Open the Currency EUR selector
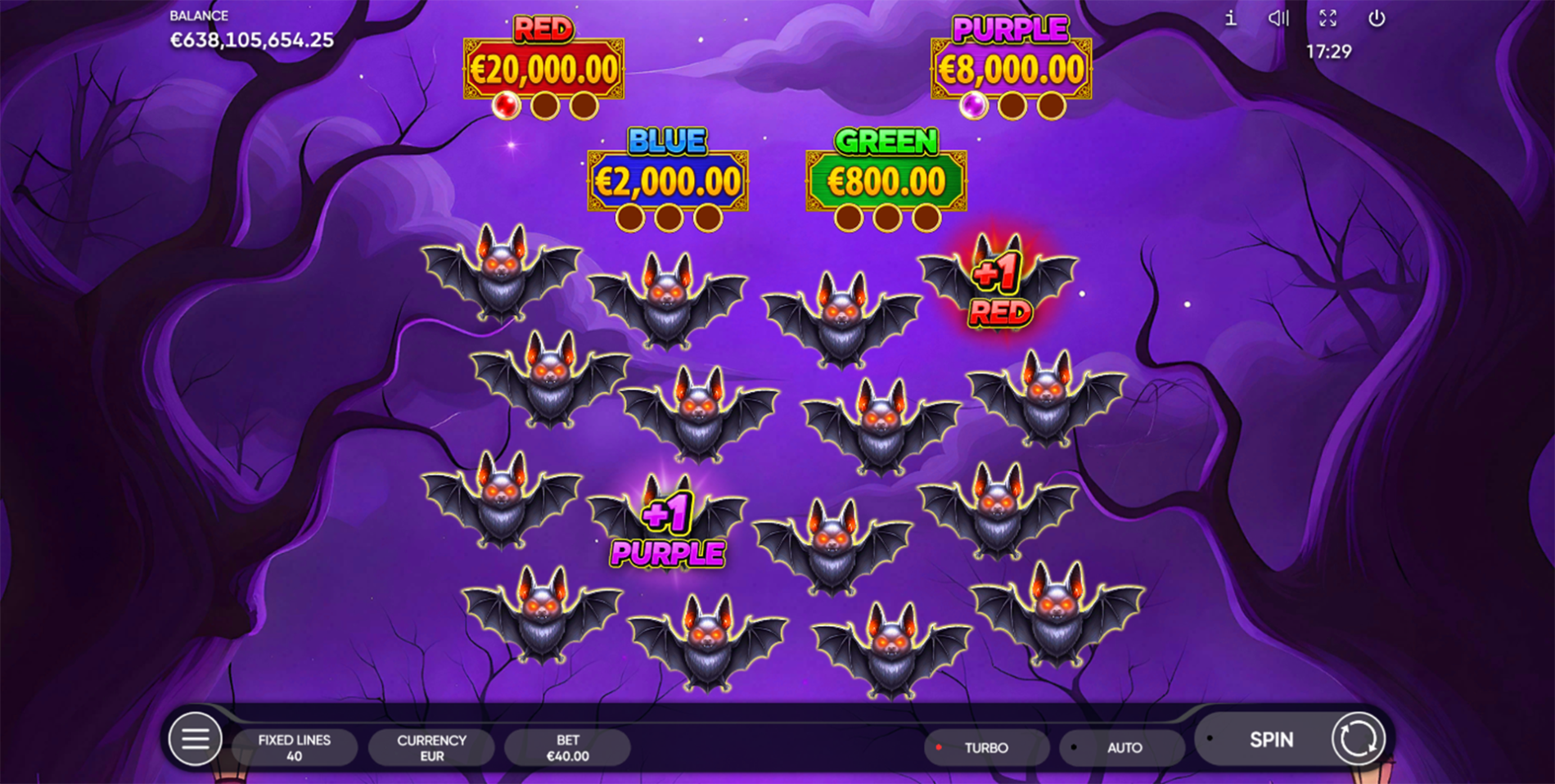The image size is (1555, 784). point(431,747)
